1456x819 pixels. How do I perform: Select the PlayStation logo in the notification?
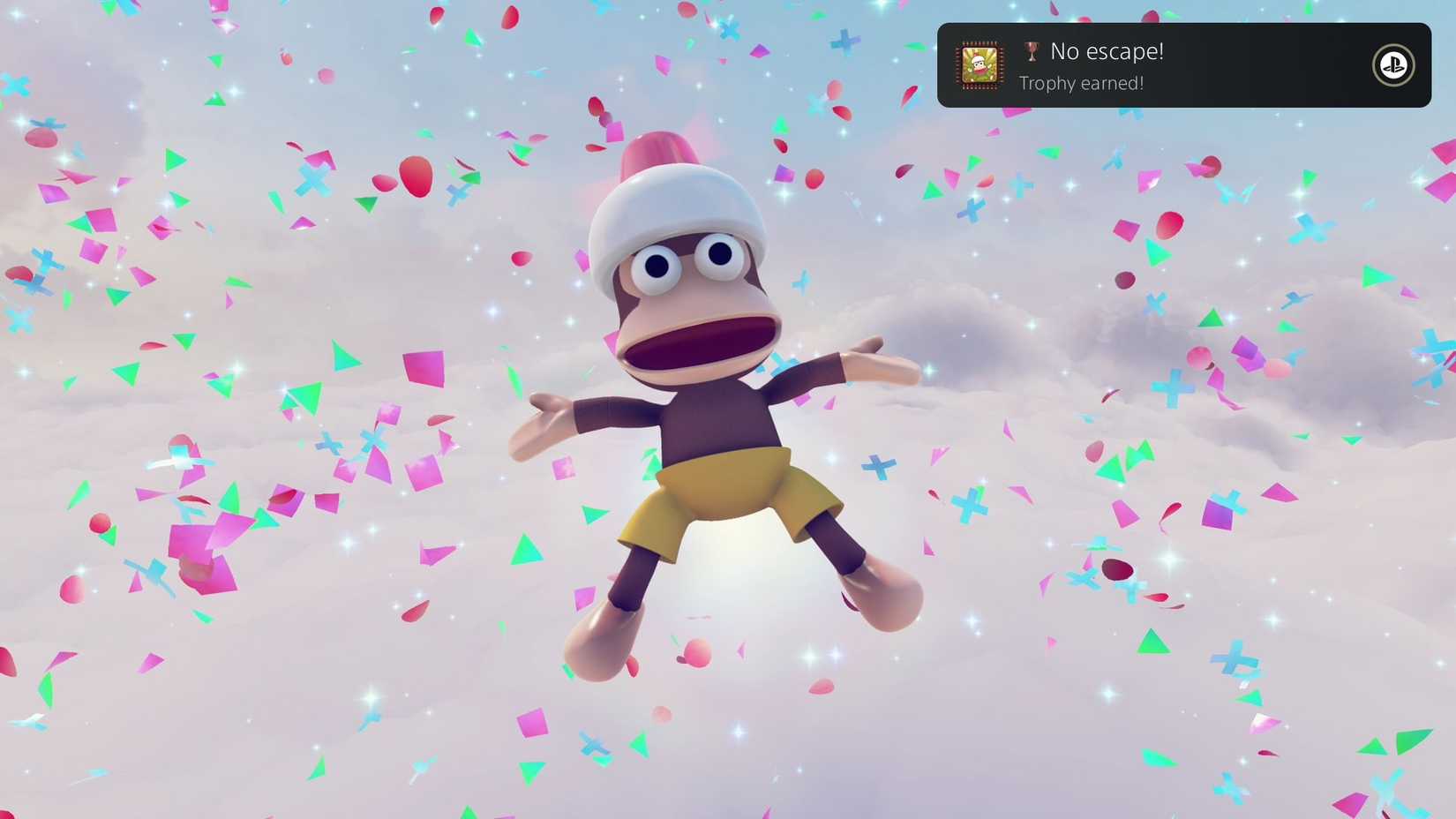coord(1392,65)
